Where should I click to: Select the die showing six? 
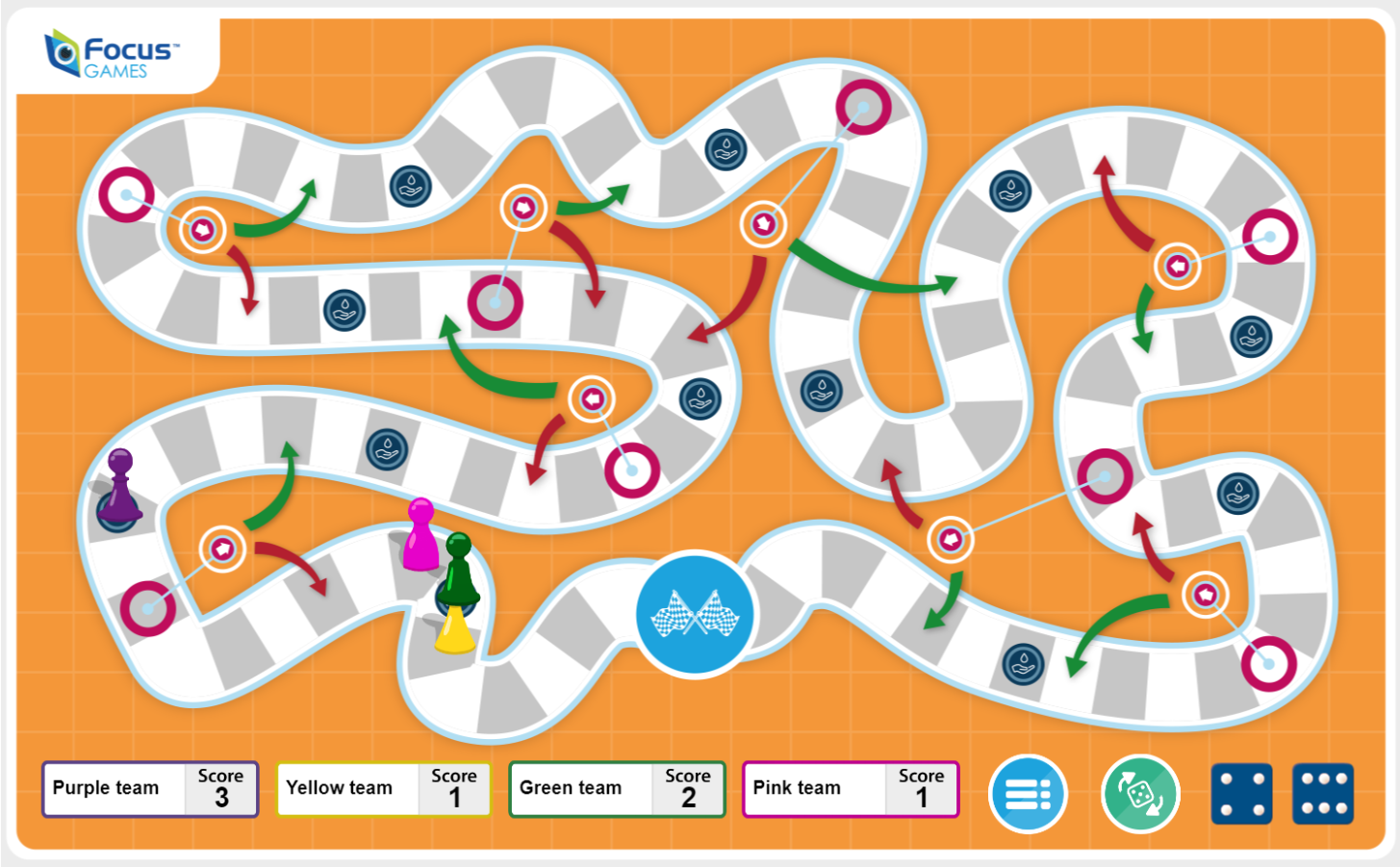[x=1323, y=794]
